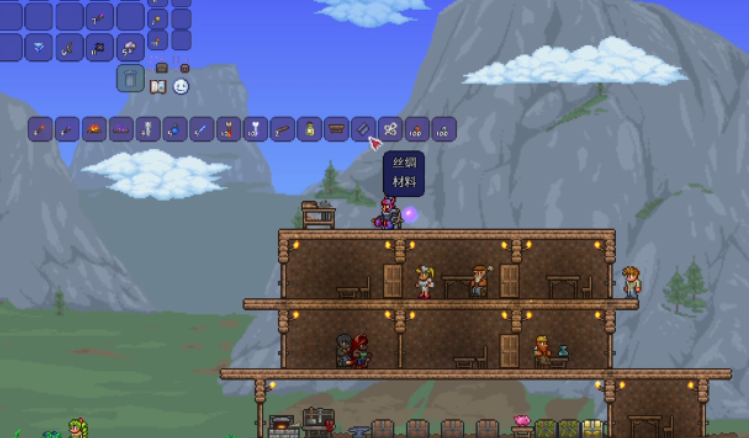Viewport: 749px width, 438px height.
Task: Pick the skeleton bone crafting slot
Action: coord(148,129)
